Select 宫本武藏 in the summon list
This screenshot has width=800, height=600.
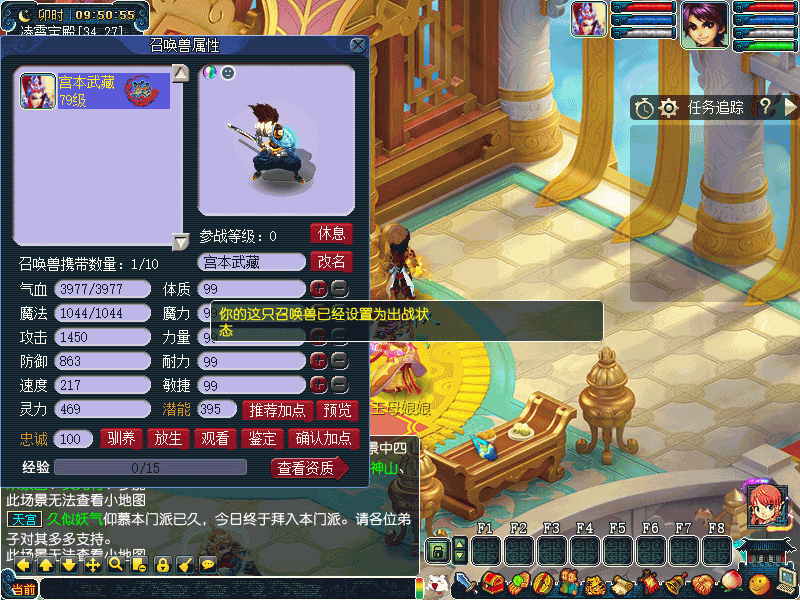click(95, 91)
